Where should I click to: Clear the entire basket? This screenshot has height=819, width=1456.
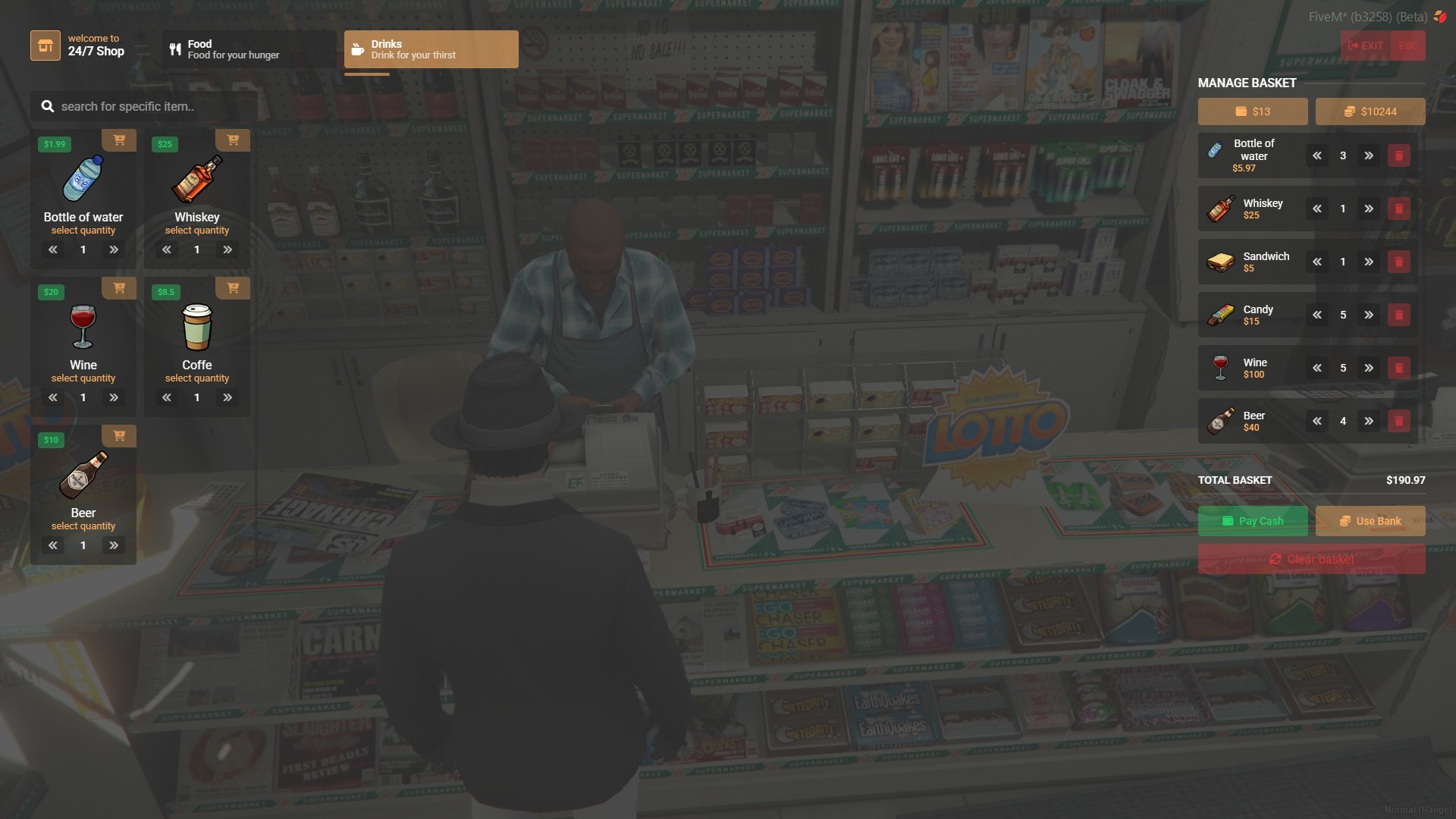[1311, 559]
